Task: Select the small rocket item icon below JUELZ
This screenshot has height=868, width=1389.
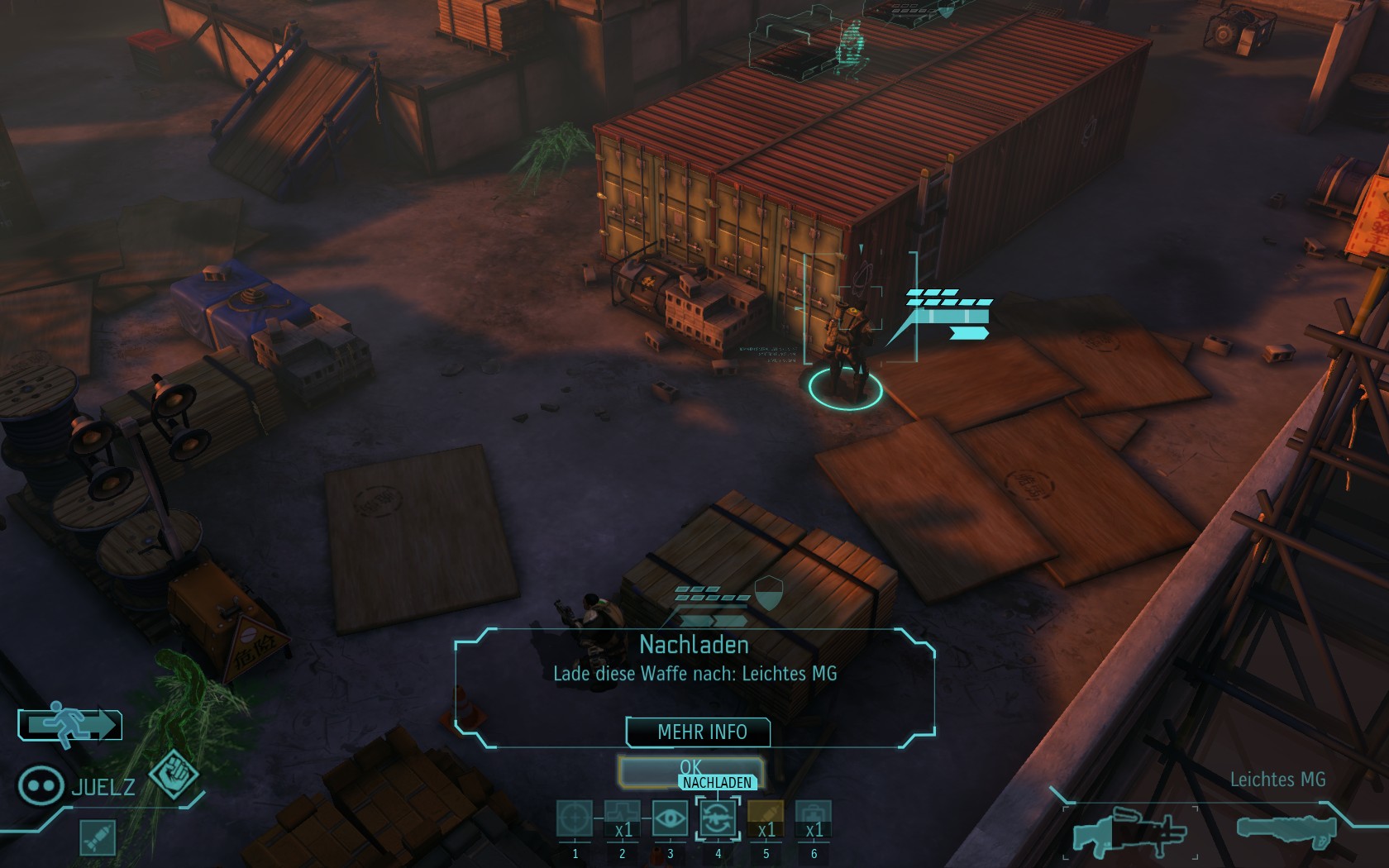Action: coord(98,837)
